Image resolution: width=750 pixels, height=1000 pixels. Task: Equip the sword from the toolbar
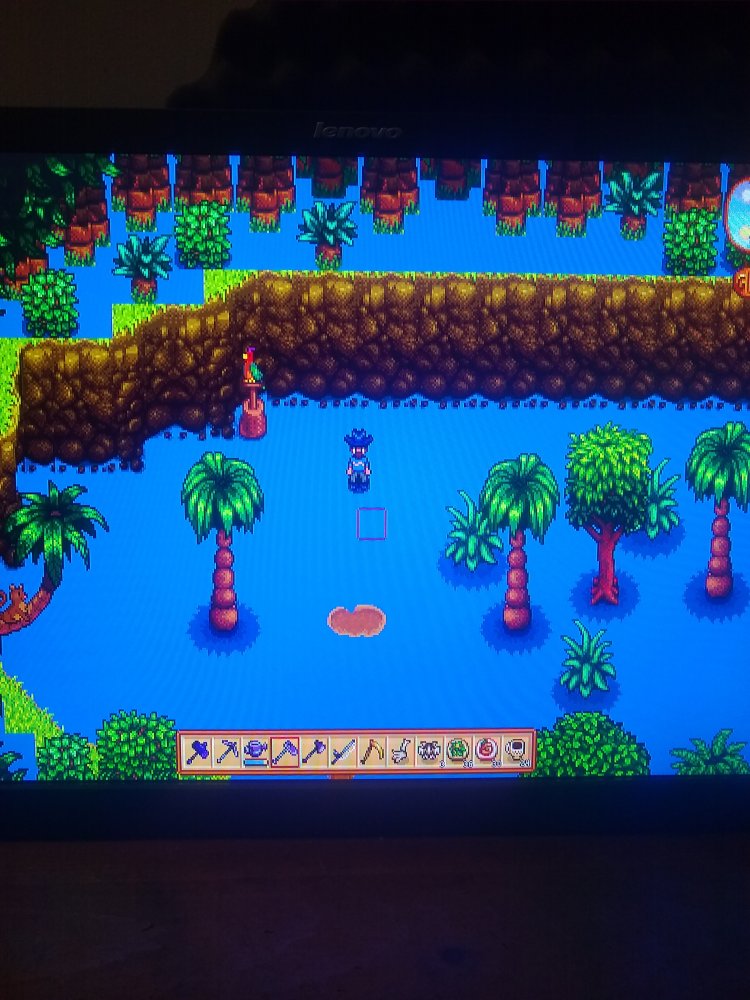[342, 751]
